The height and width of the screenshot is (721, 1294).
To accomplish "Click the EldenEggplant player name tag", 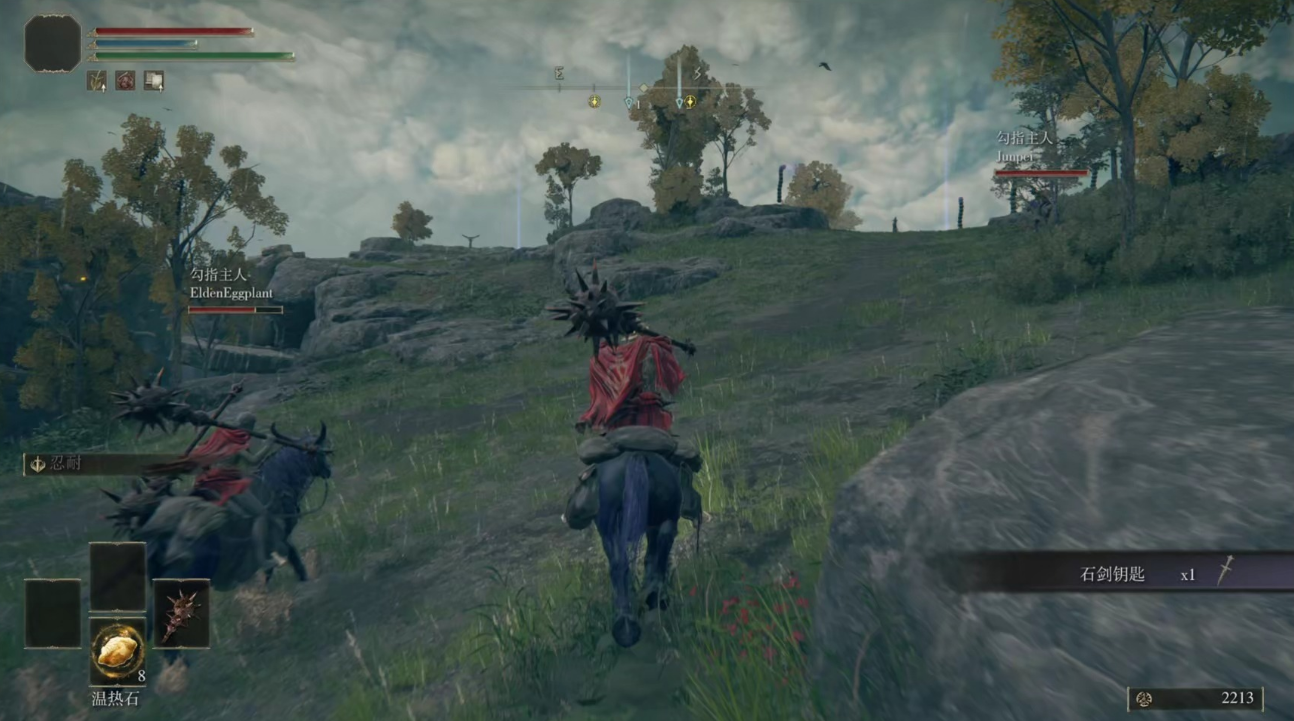I will [x=230, y=293].
